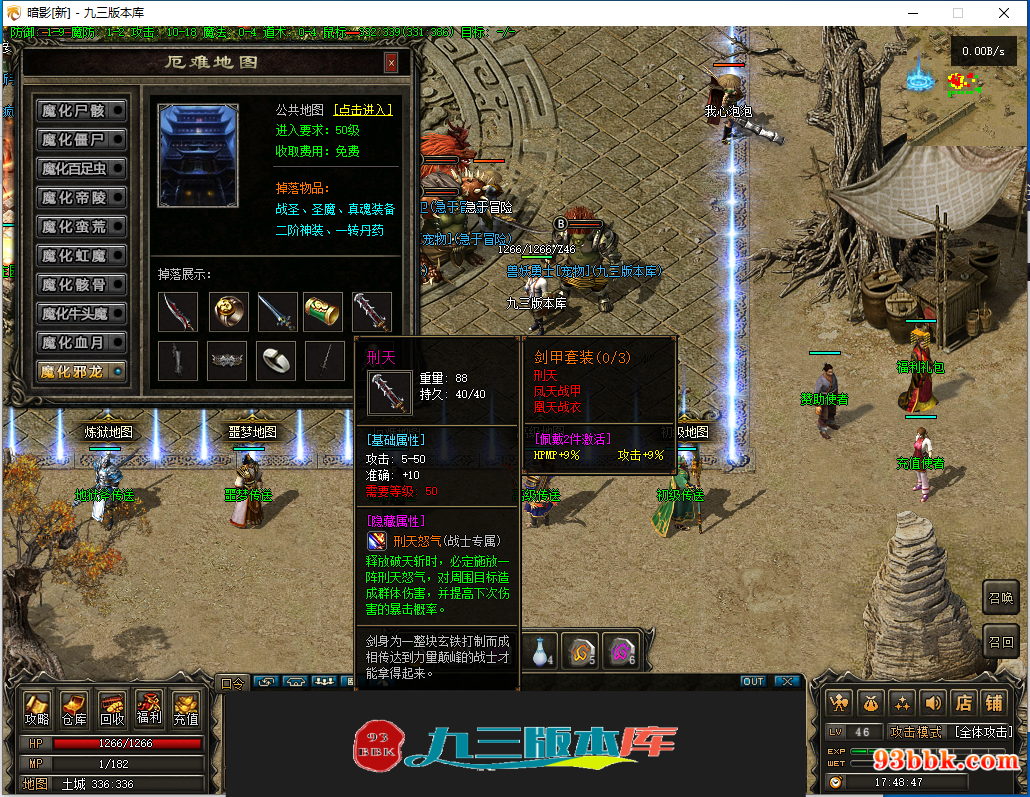Maximize the game window
1030x797 pixels.
coord(957,13)
